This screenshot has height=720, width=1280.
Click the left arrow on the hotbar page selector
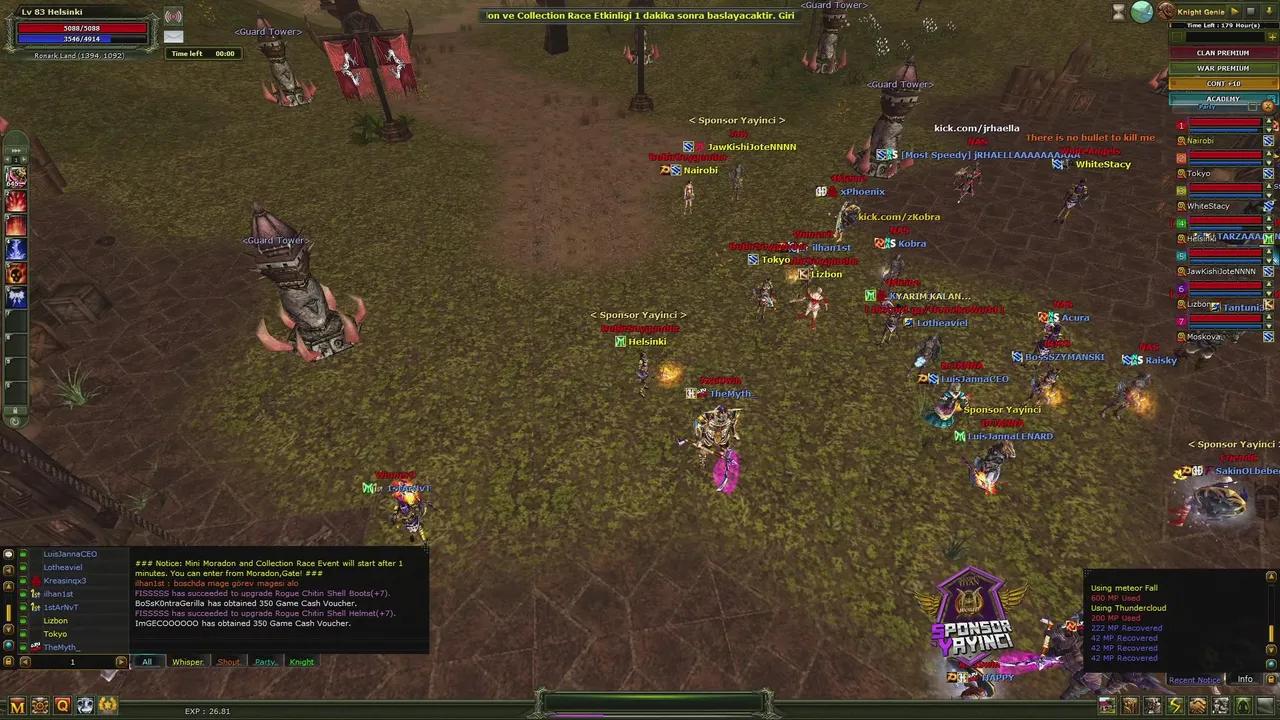(7, 158)
